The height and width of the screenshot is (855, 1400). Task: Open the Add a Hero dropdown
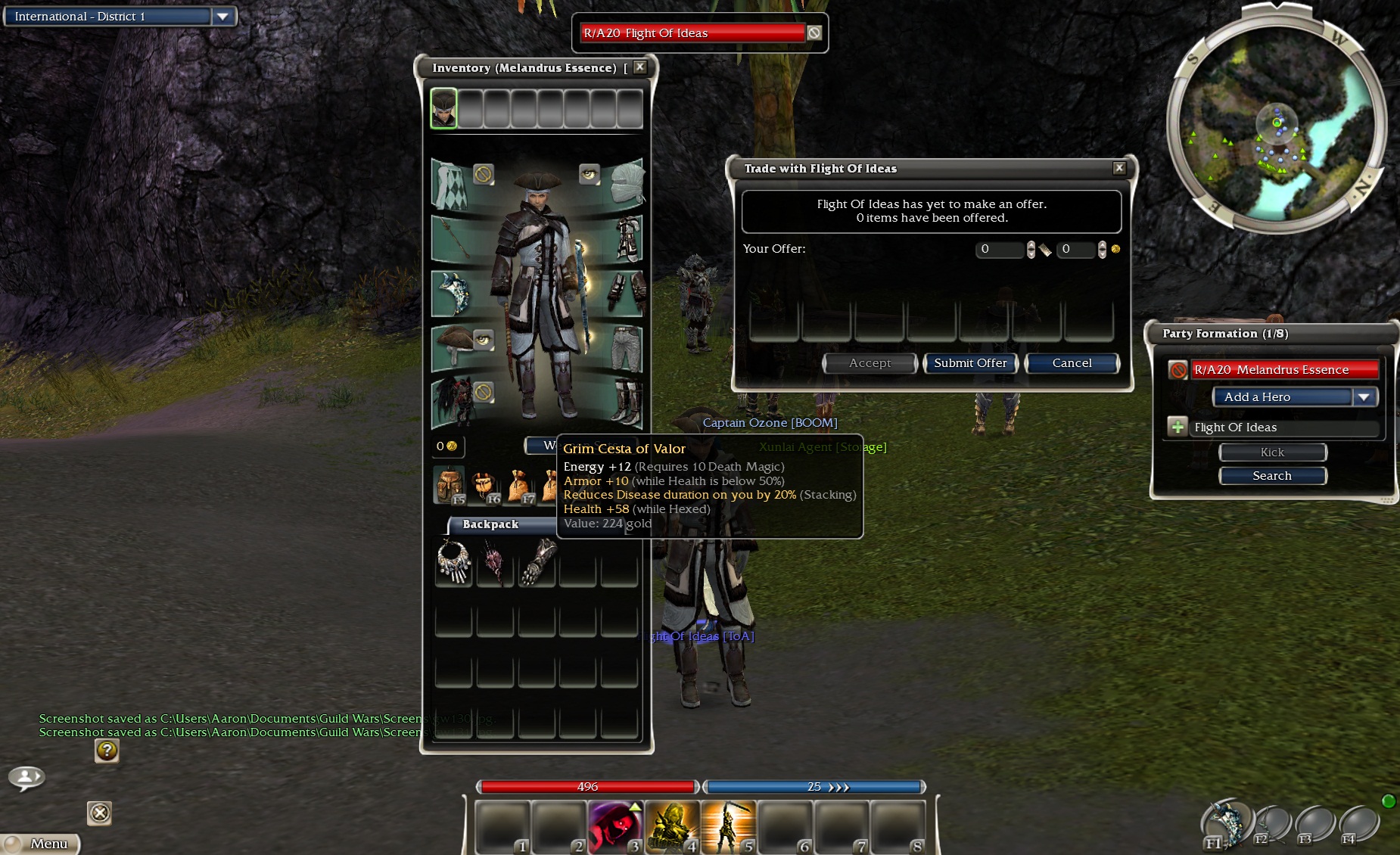coord(1364,397)
